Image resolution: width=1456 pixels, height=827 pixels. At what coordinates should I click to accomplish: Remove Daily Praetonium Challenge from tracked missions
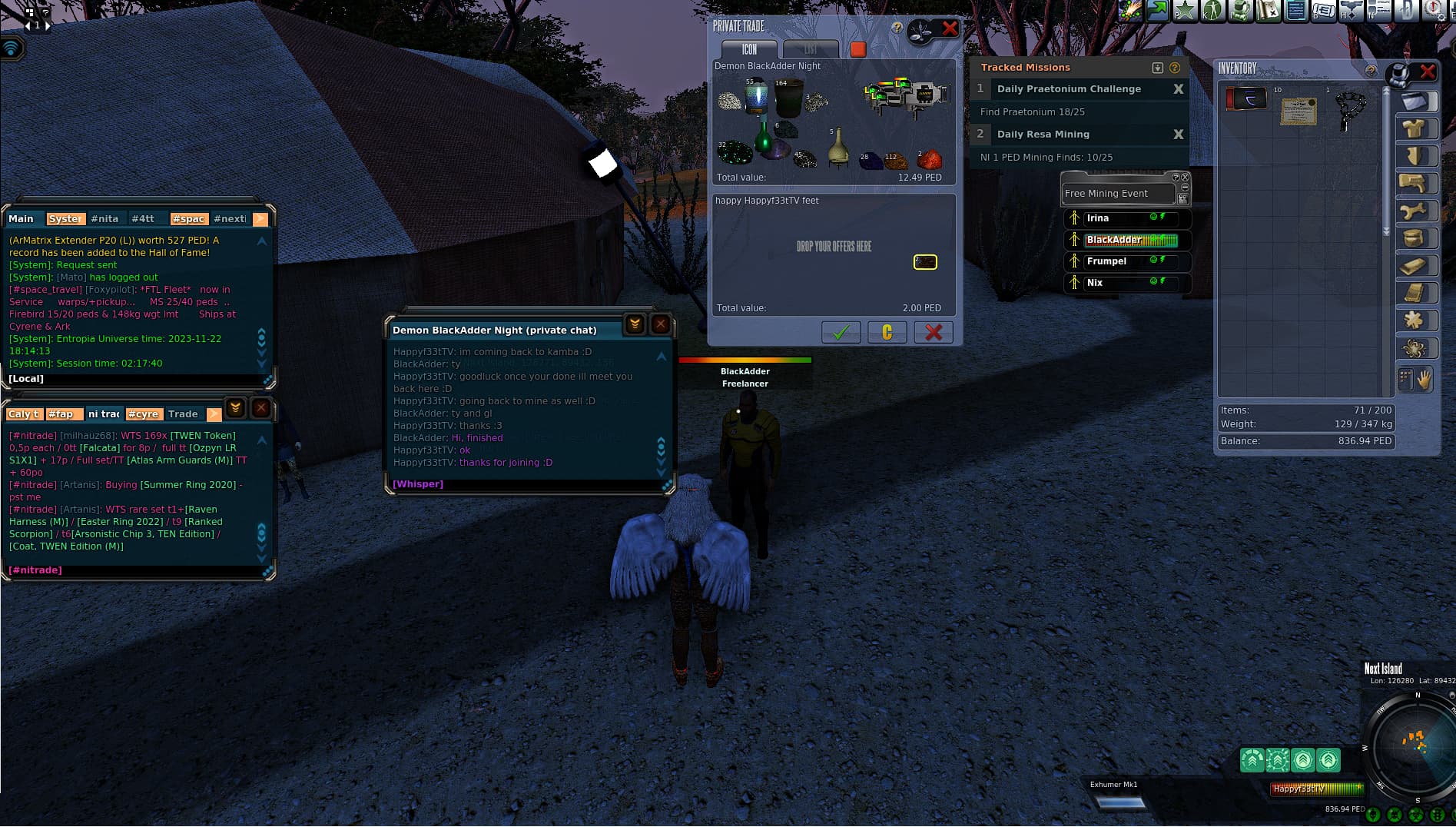[1178, 89]
